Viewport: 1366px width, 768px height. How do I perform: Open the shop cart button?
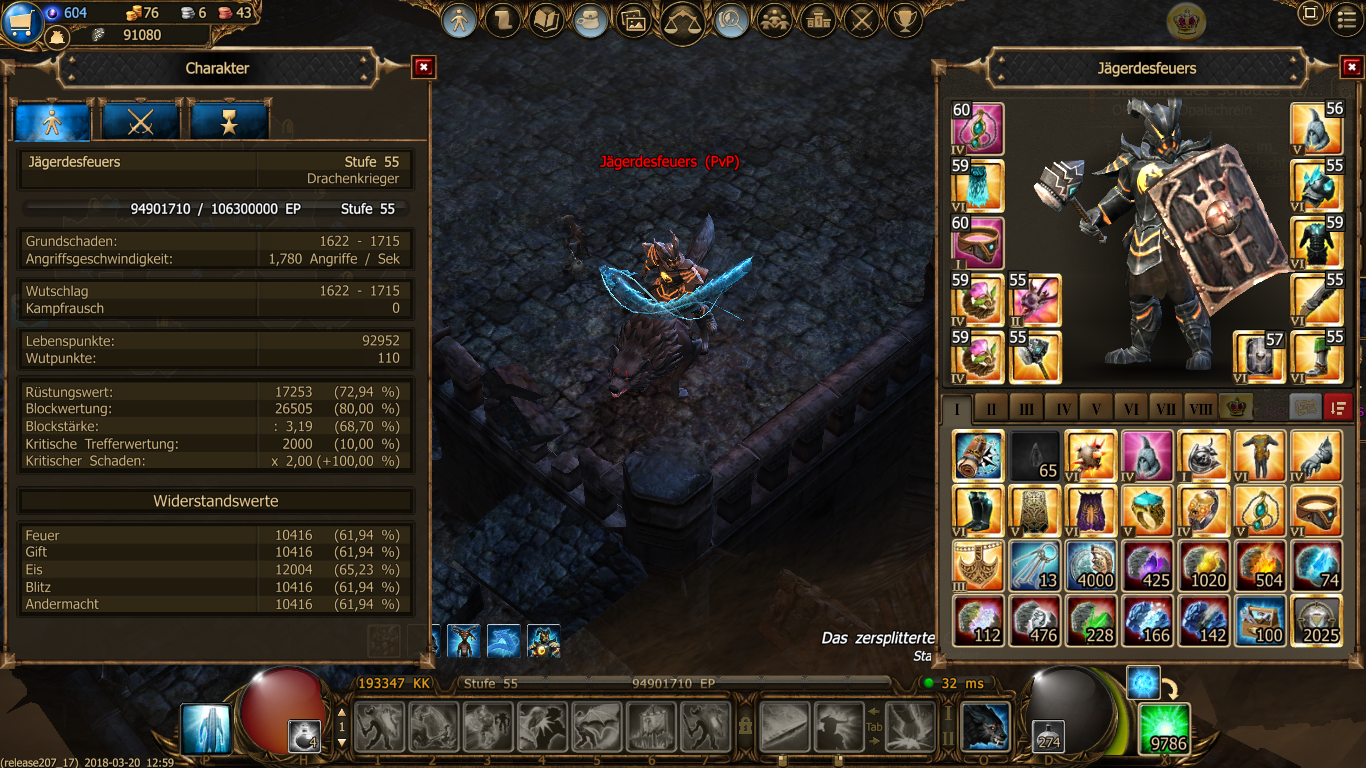20,22
